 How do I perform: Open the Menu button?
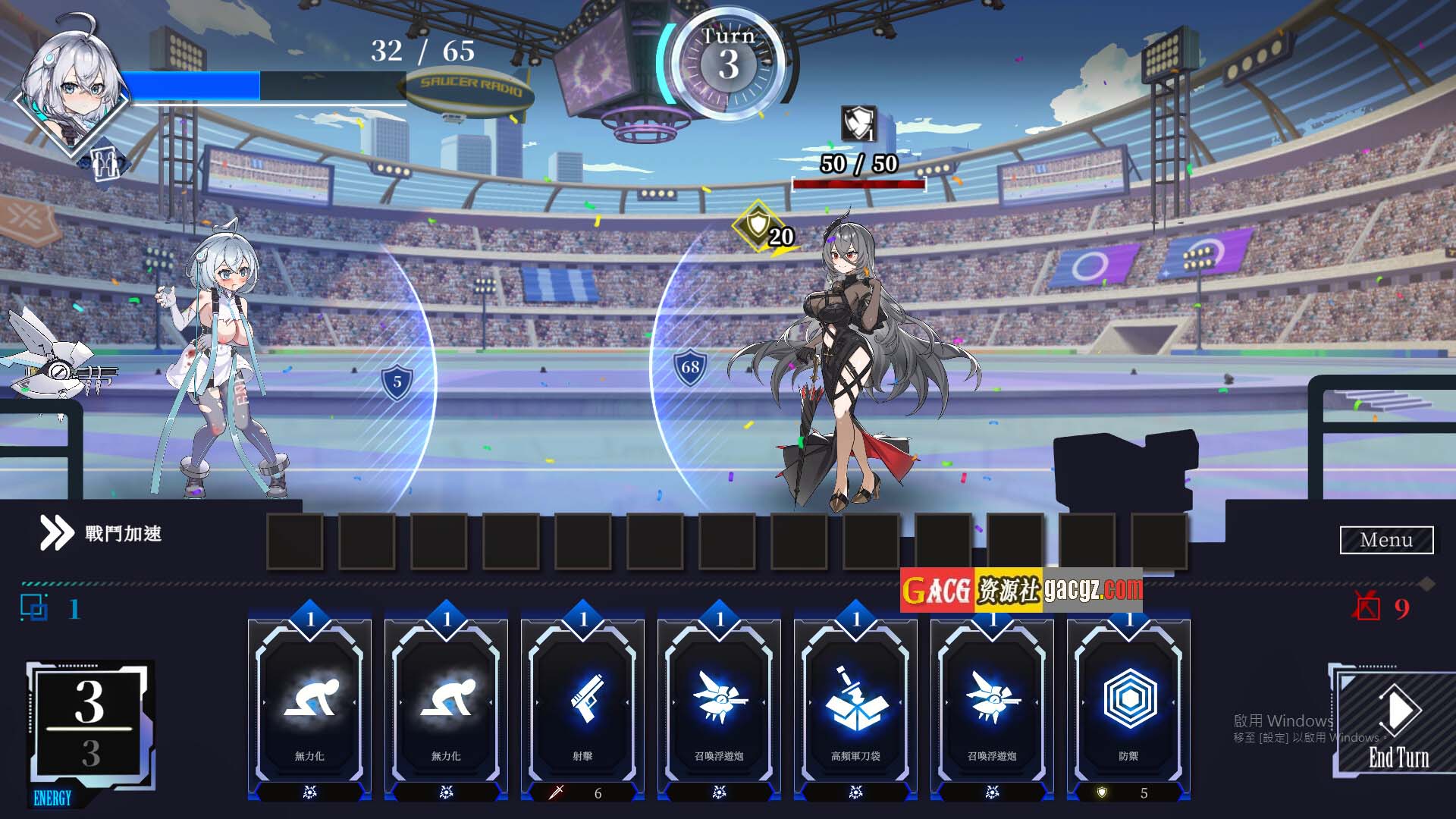[1386, 540]
